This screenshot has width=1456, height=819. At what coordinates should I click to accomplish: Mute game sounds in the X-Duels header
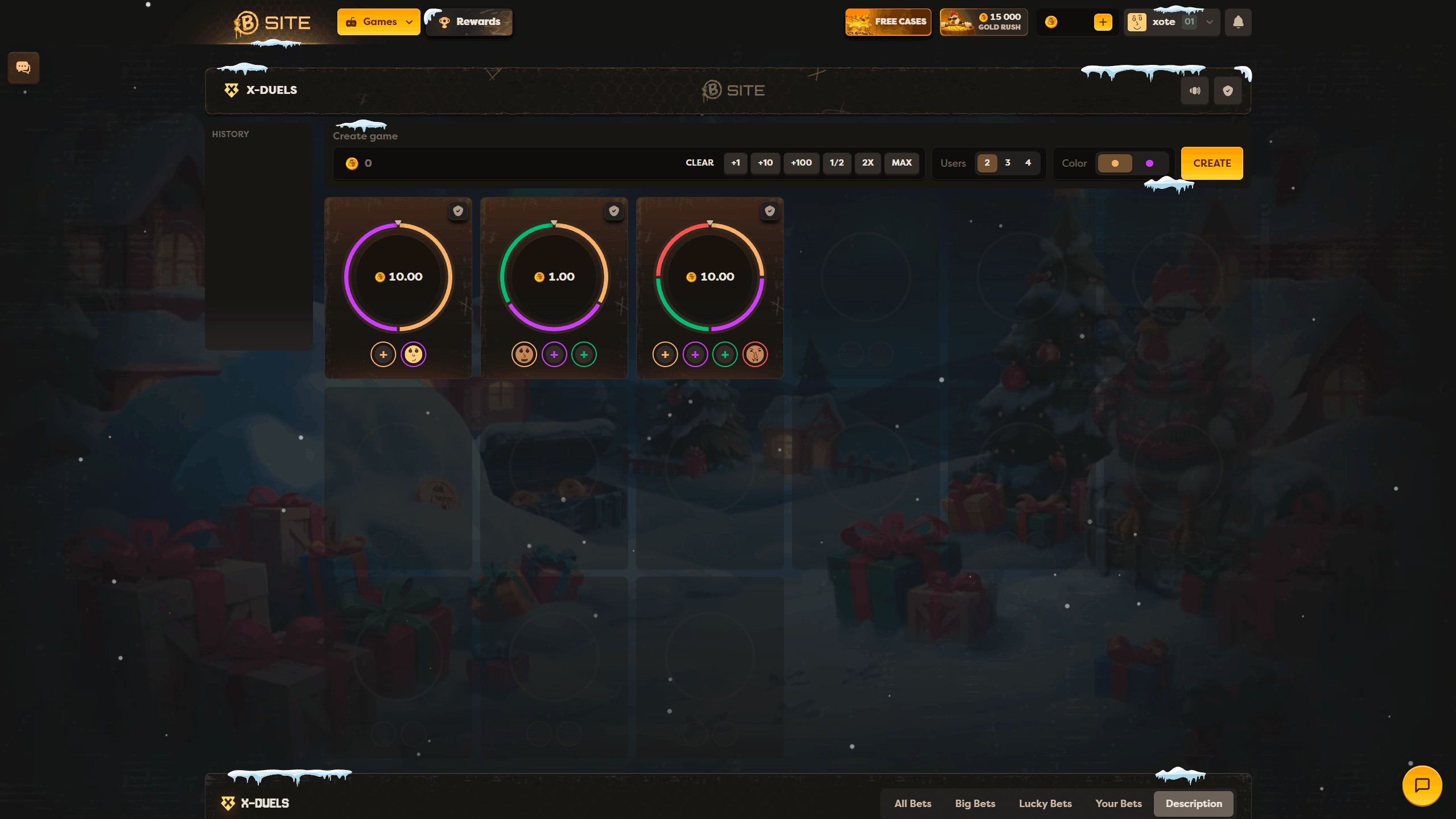1195,90
